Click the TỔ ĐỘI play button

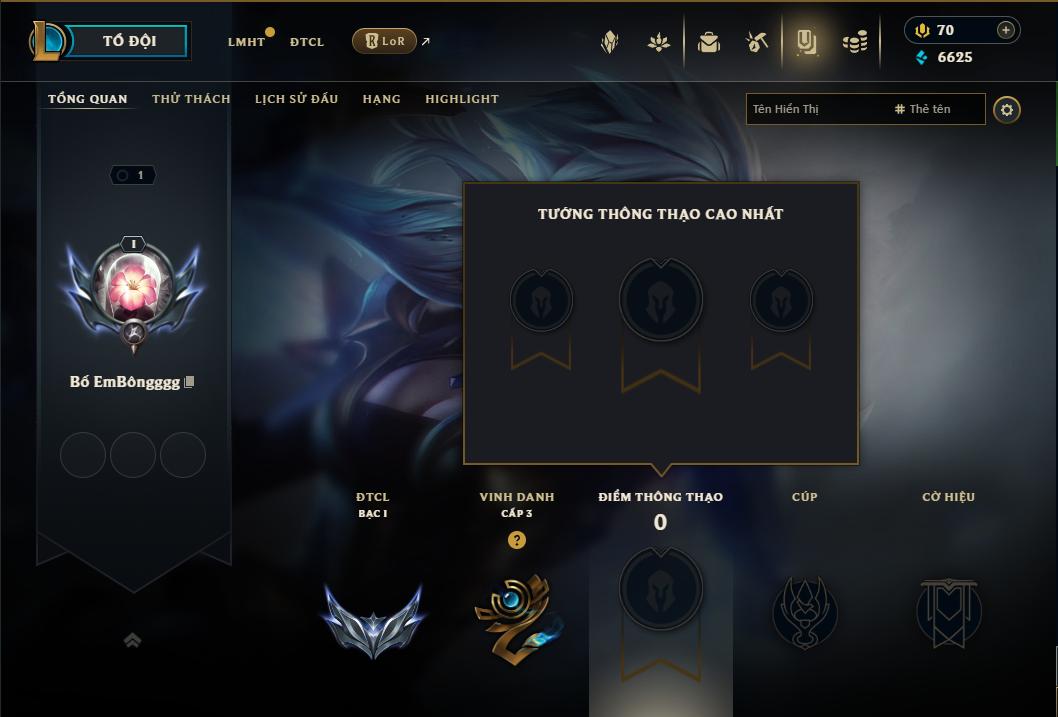click(130, 41)
